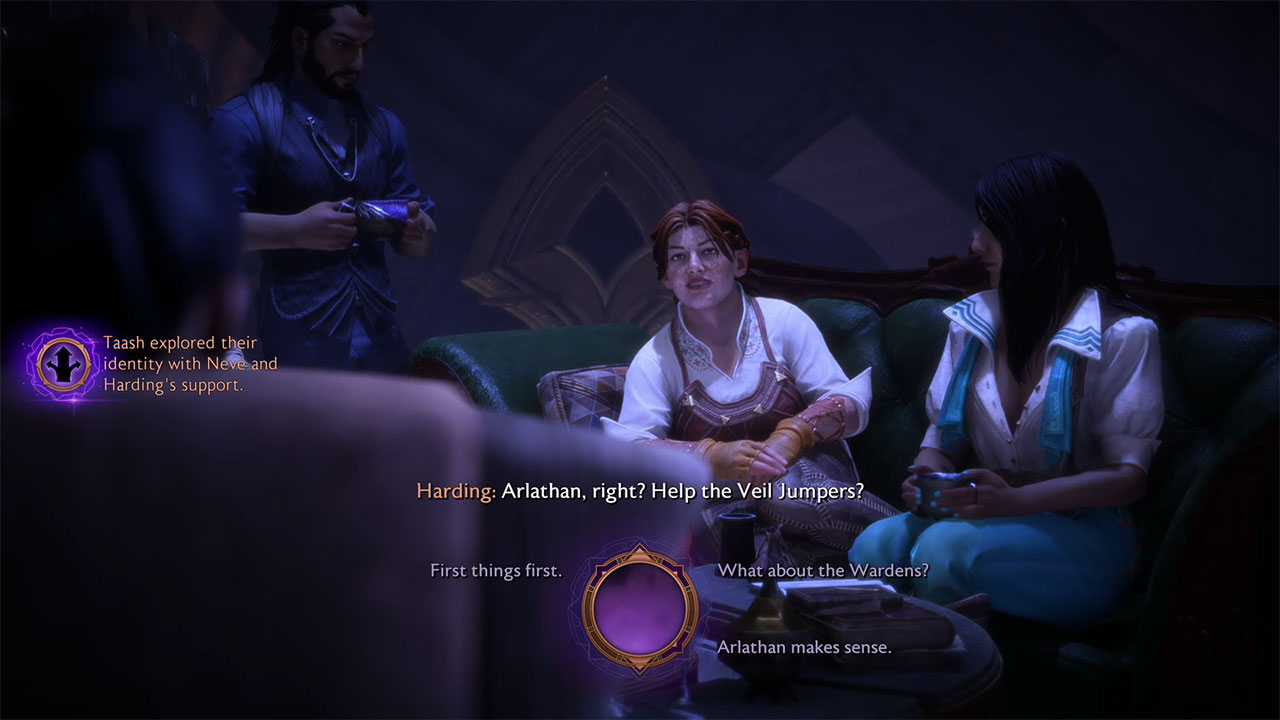This screenshot has height=720, width=1280.
Task: Pick the "Arlathan makes sense." response
Action: click(804, 647)
